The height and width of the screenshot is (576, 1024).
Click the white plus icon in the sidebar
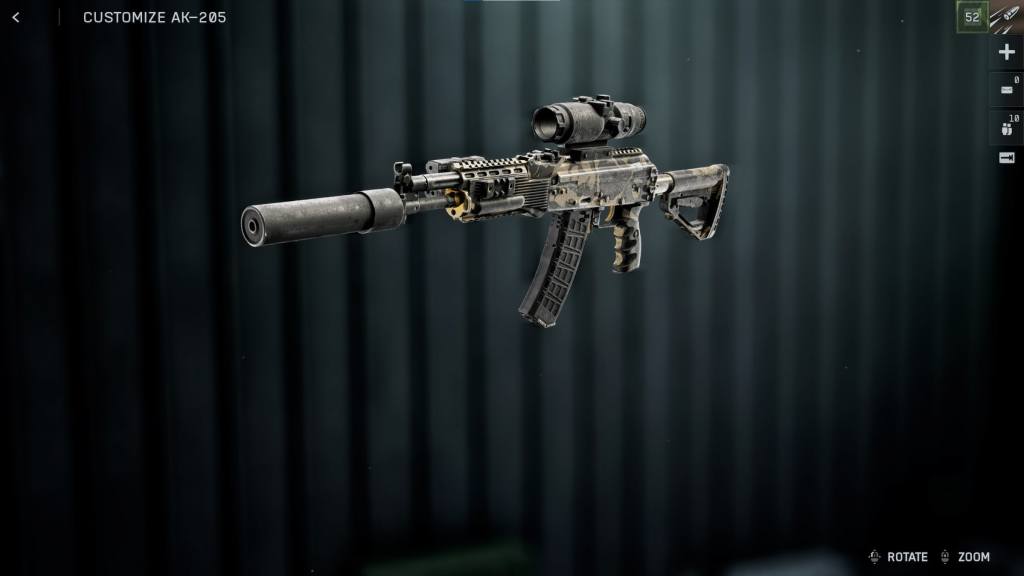point(1006,52)
